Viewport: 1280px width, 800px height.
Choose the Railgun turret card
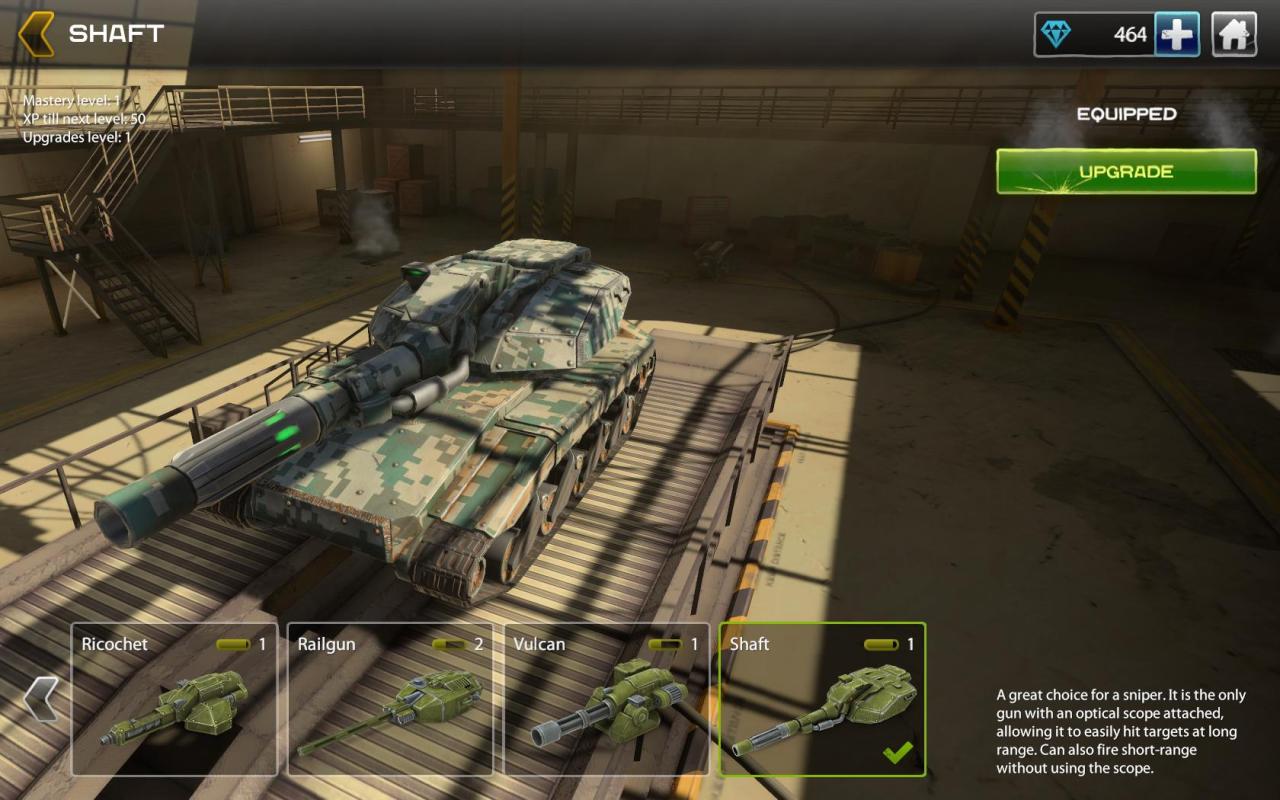[x=390, y=699]
